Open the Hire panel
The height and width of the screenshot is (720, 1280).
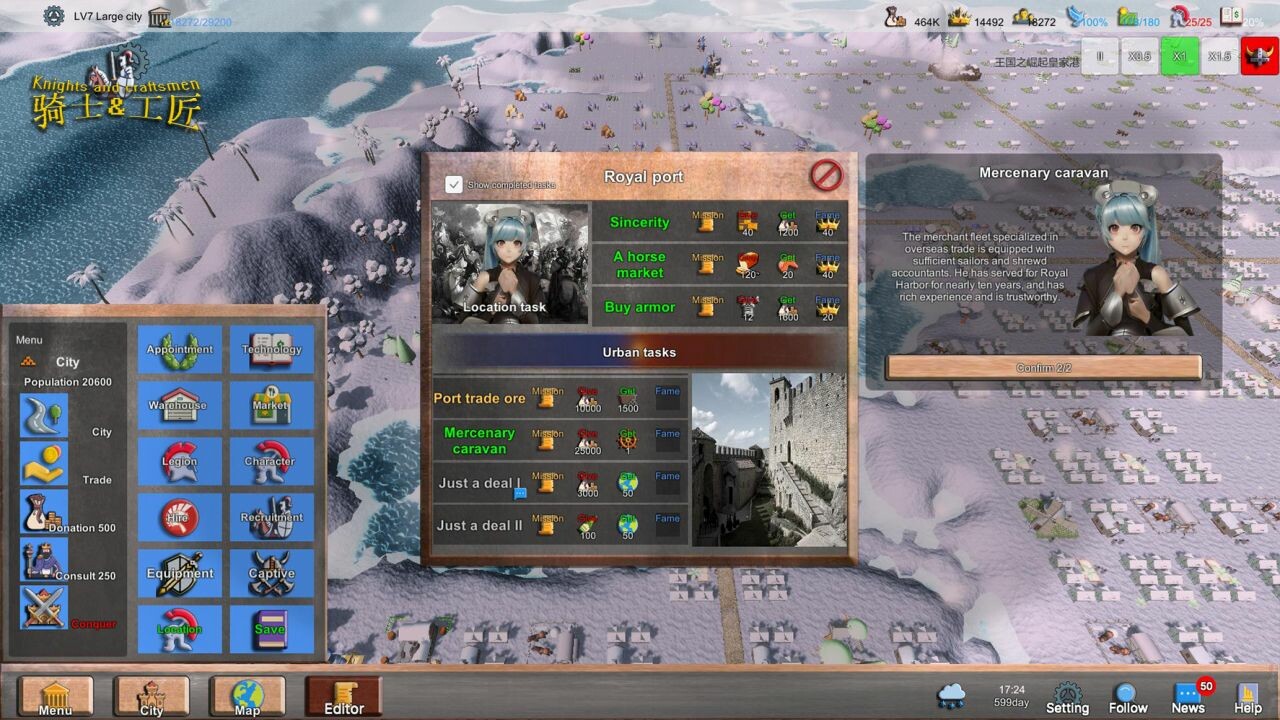(x=179, y=517)
